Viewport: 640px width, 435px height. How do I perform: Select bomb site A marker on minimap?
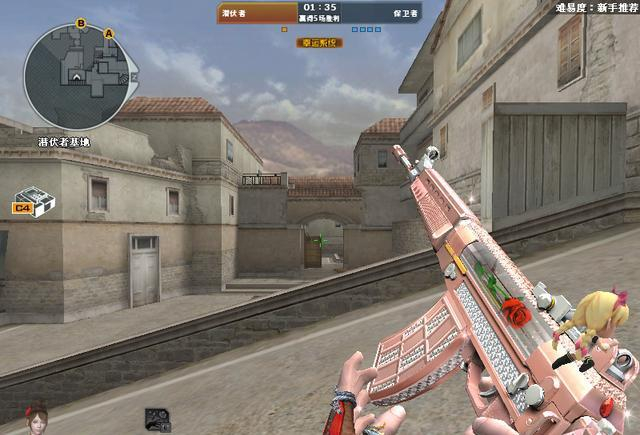click(x=109, y=33)
